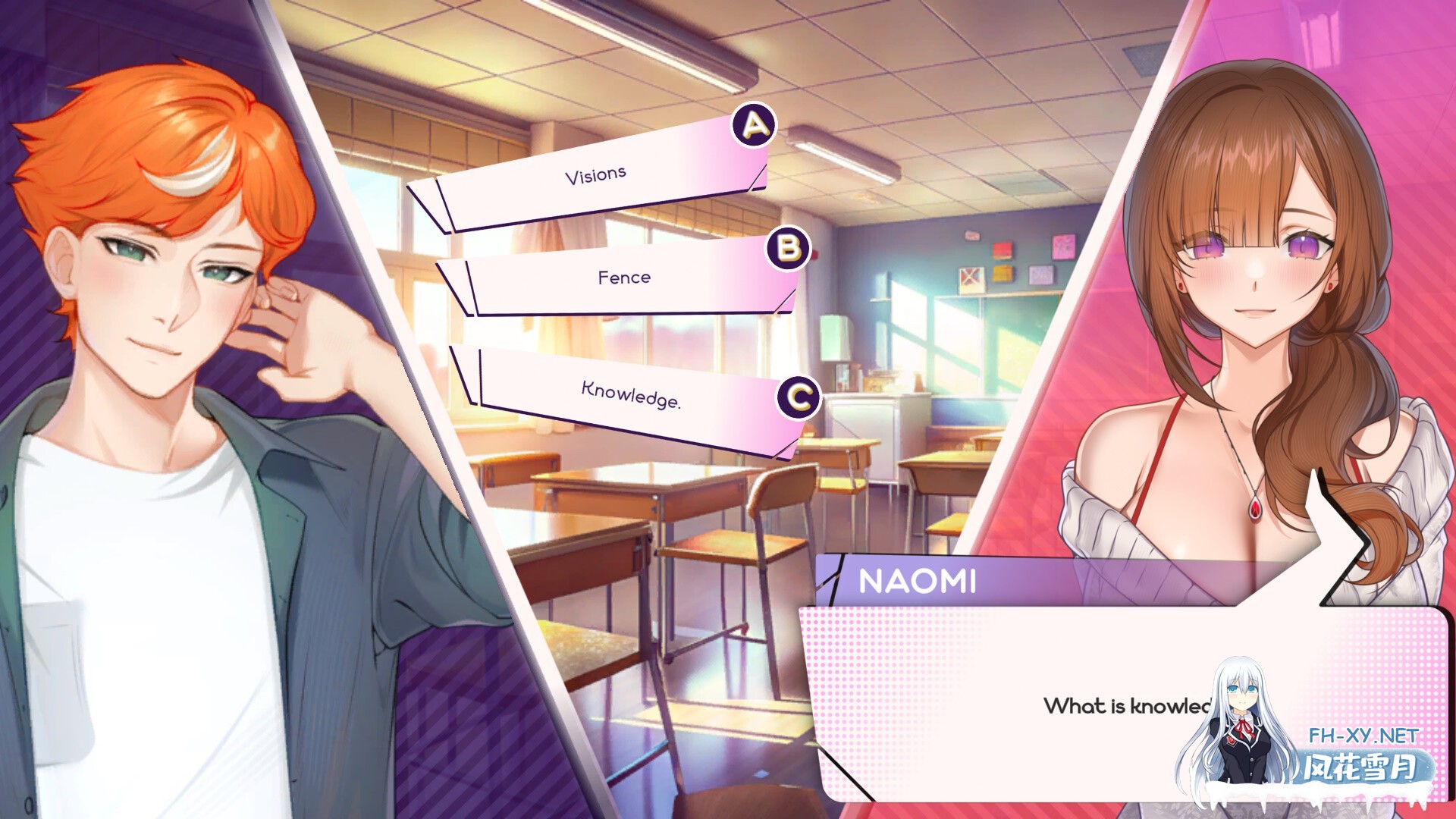This screenshot has height=819, width=1456.
Task: Select the 'Fence' answer option
Action: tap(626, 278)
